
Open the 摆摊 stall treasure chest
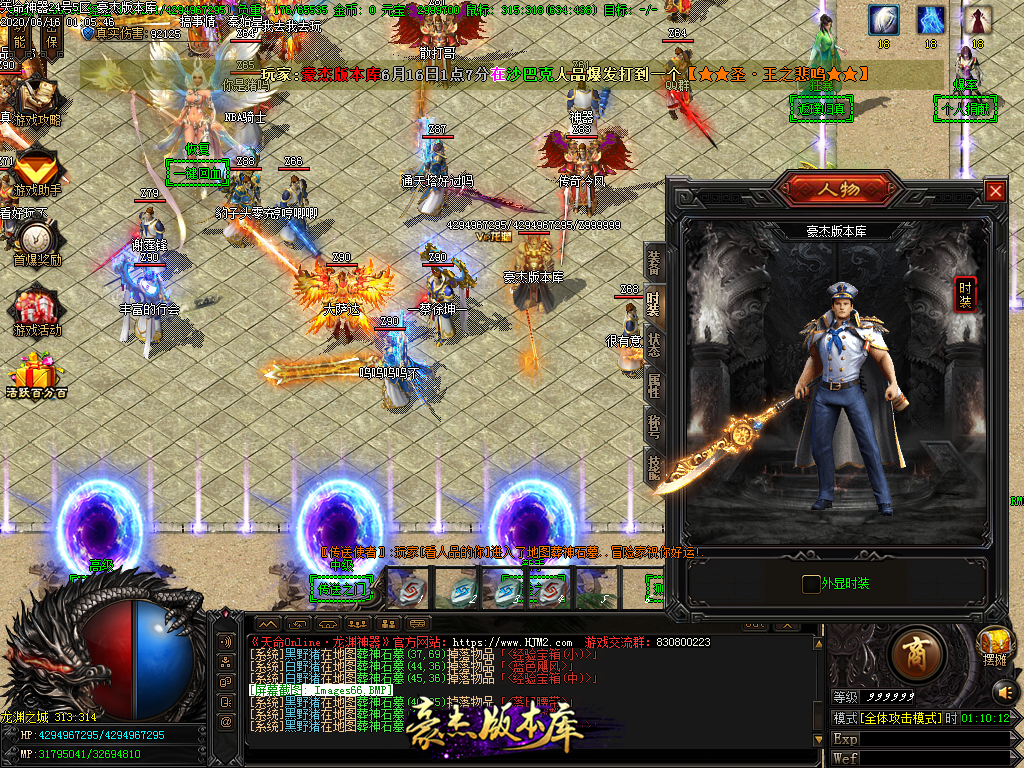pyautogui.click(x=994, y=643)
